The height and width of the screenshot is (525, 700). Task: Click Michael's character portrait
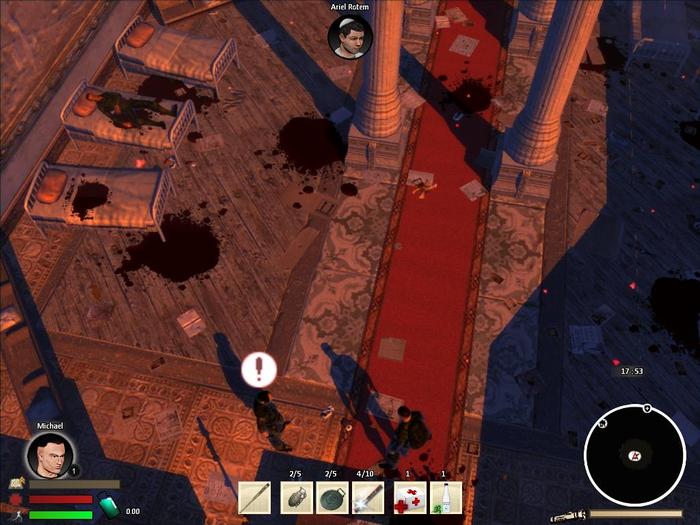(x=49, y=455)
